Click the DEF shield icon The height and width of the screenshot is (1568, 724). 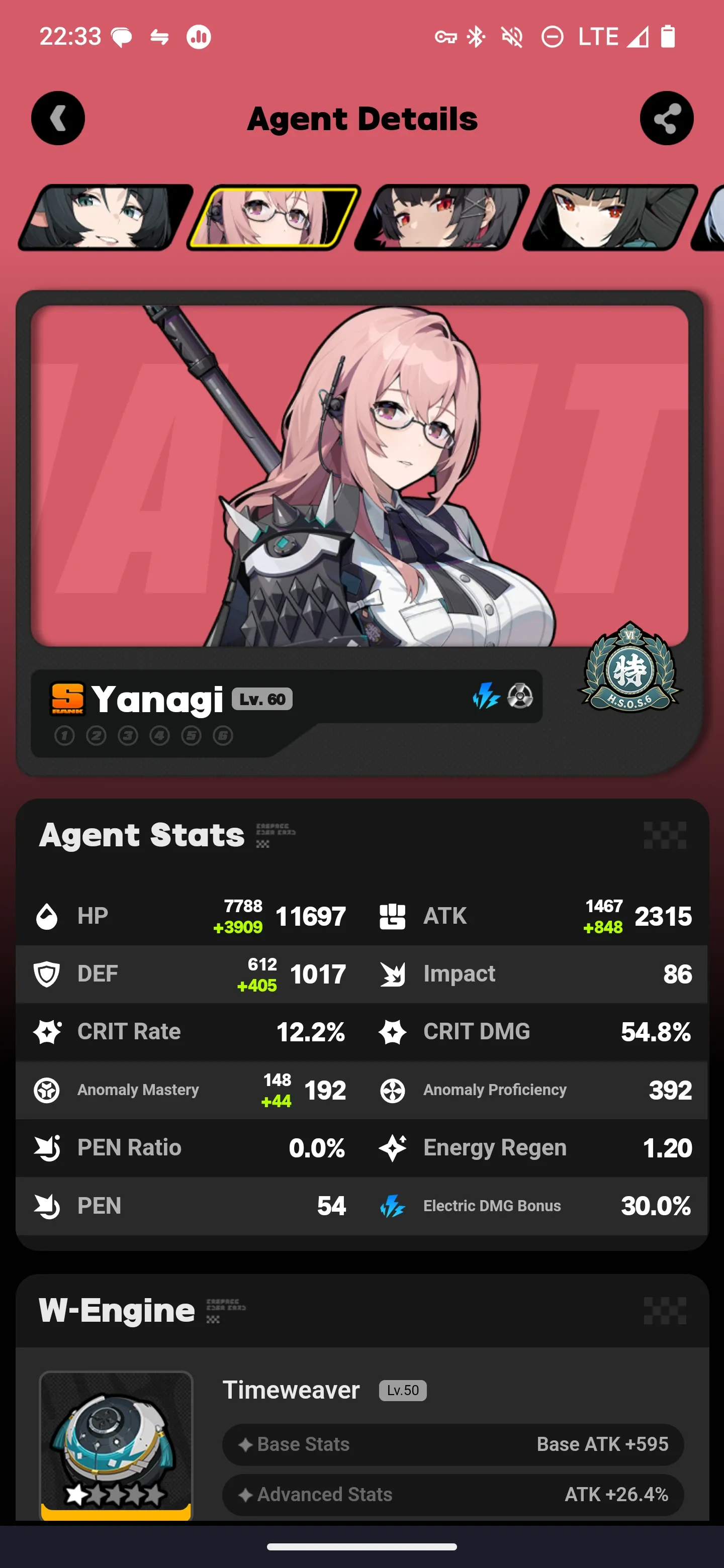[47, 973]
